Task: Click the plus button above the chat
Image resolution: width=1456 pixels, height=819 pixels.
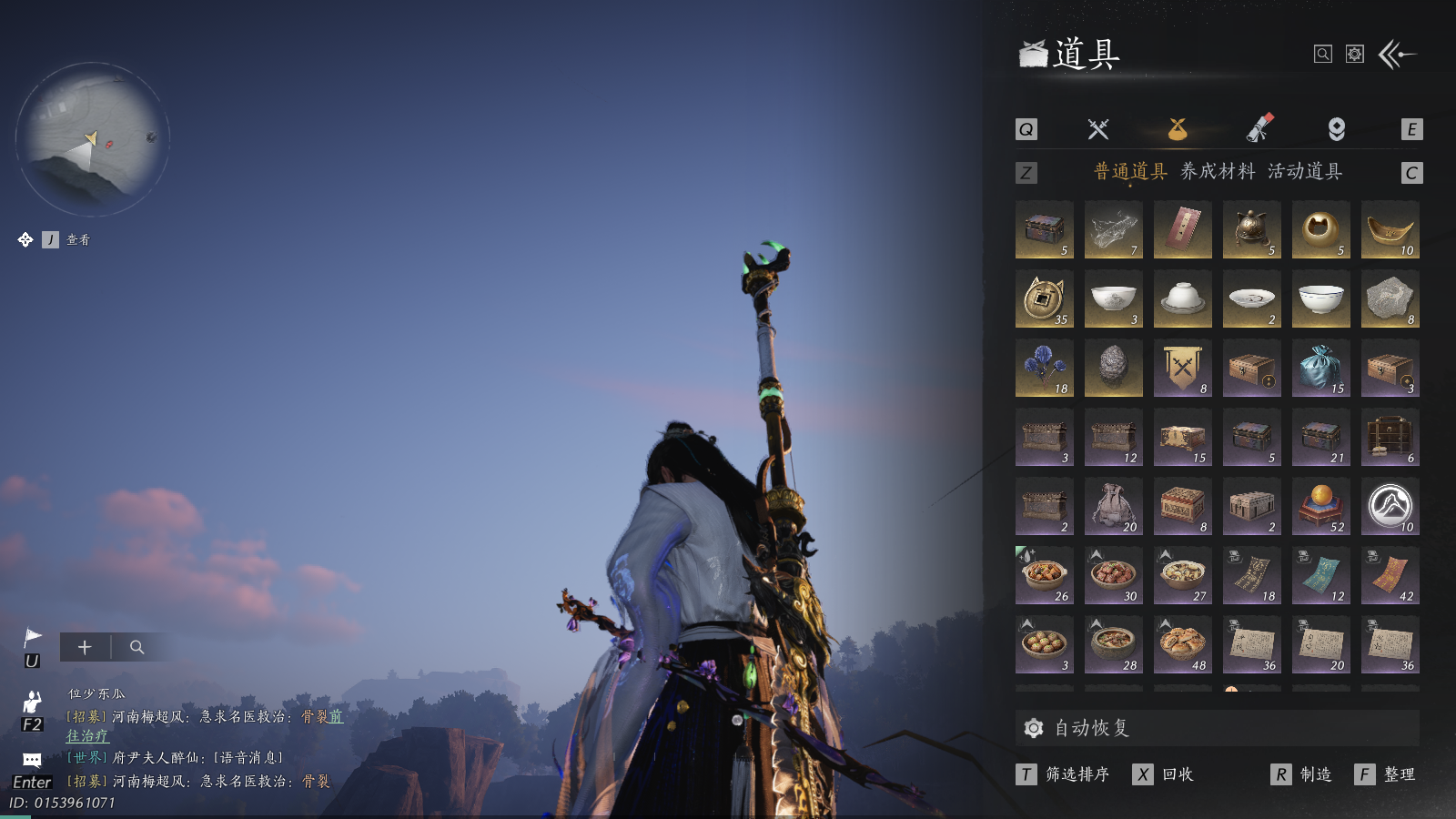Action: (x=85, y=647)
